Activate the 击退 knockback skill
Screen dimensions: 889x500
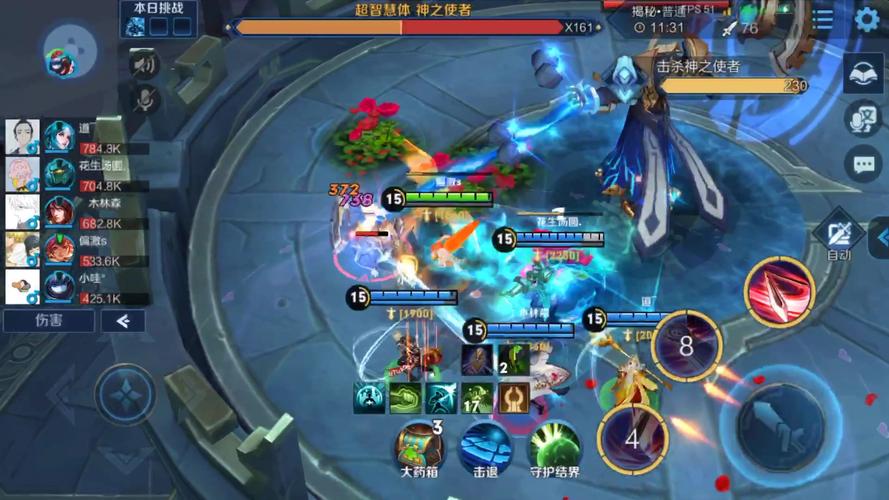(x=486, y=447)
